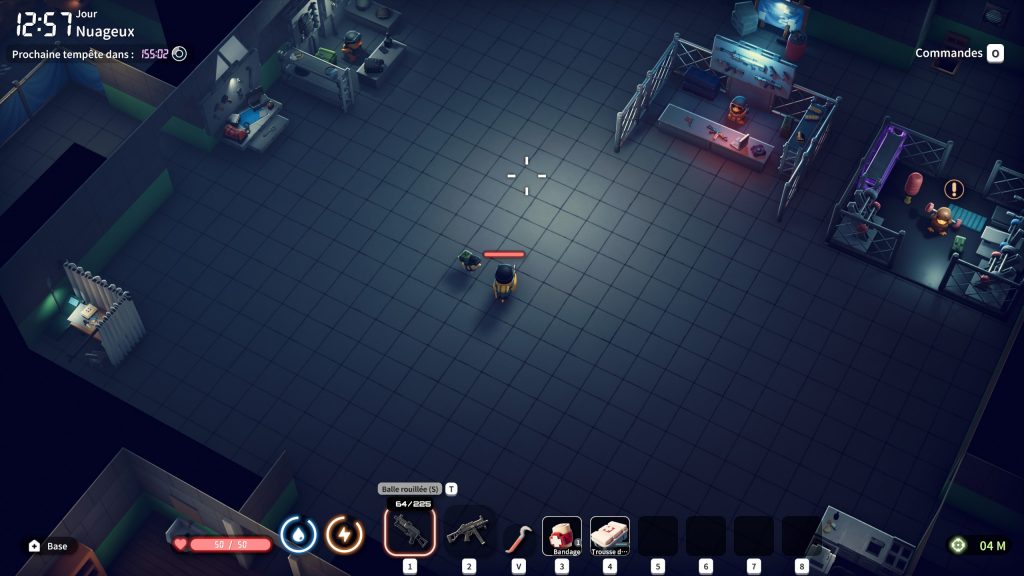Click the Base home indicator
1024x576 pixels.
pyautogui.click(x=49, y=546)
